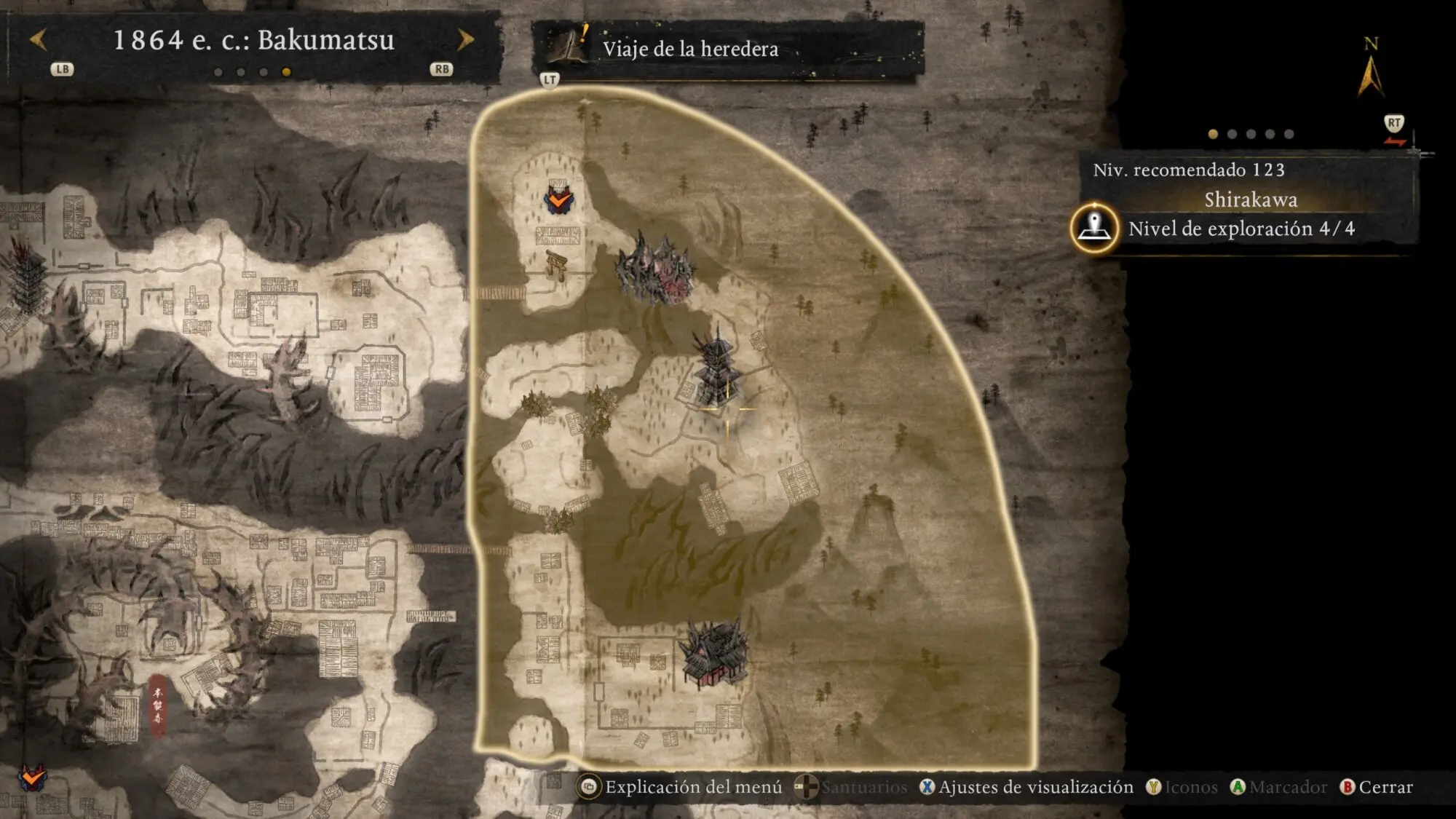Close the map with Cerrar

pos(1377,787)
